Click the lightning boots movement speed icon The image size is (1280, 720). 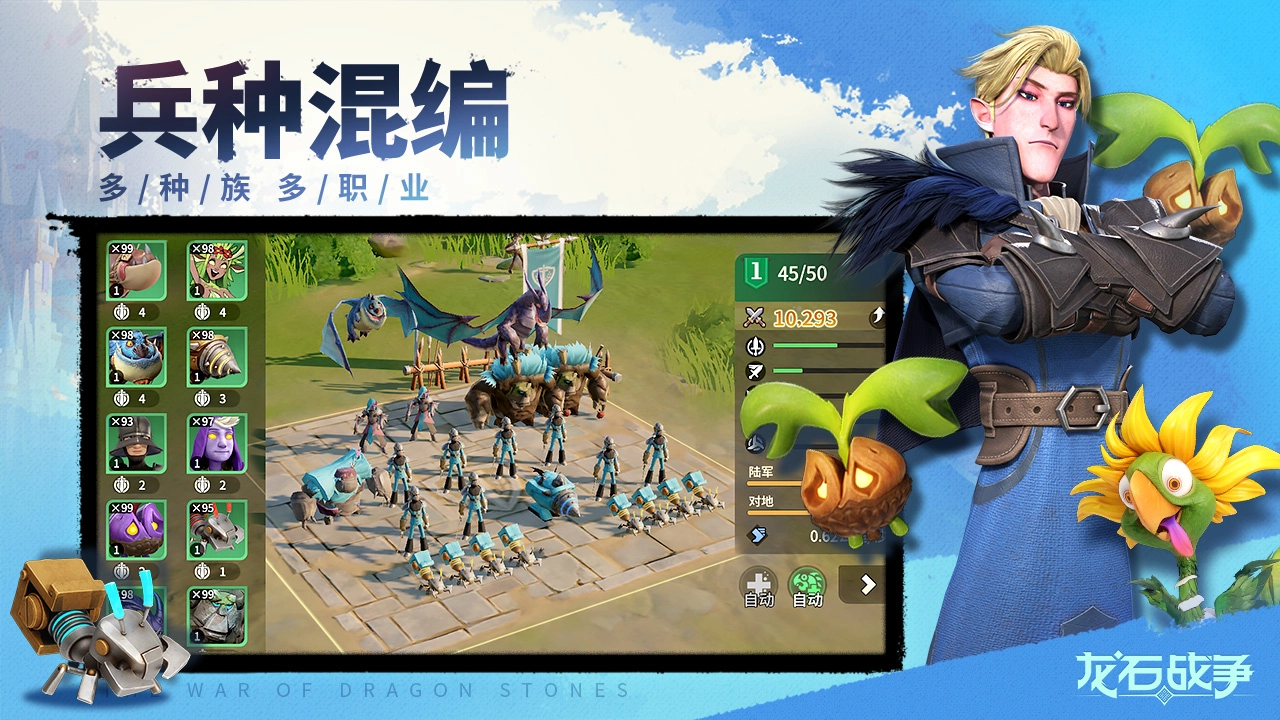756,533
